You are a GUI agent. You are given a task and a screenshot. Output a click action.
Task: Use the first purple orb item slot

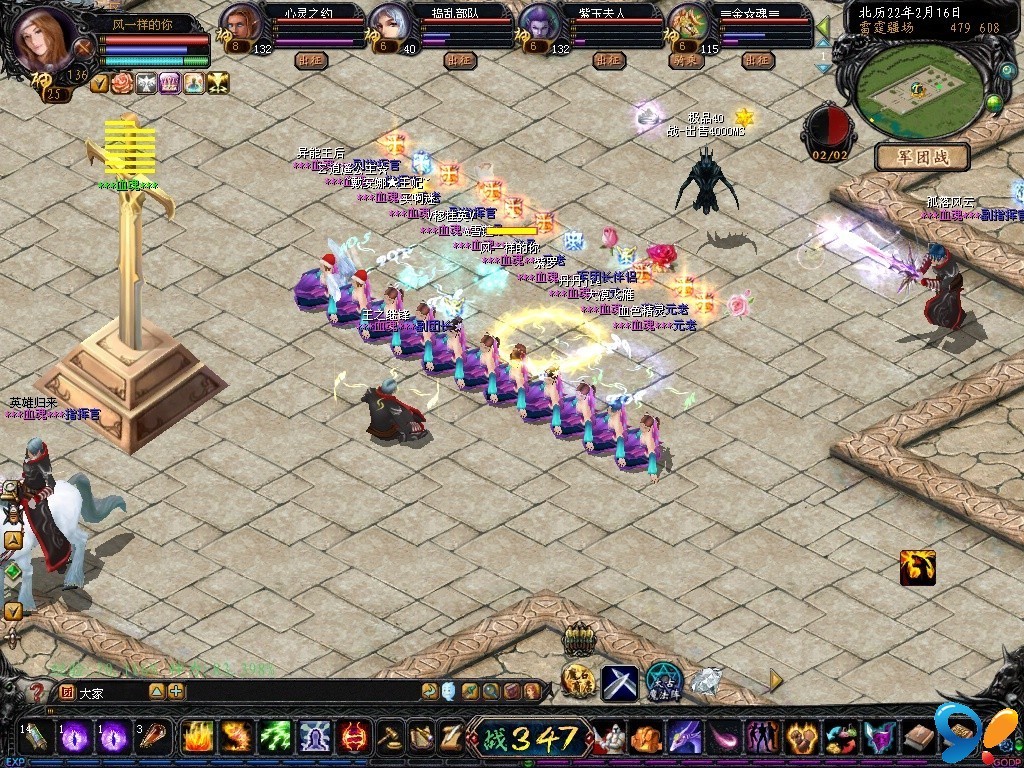pos(76,738)
